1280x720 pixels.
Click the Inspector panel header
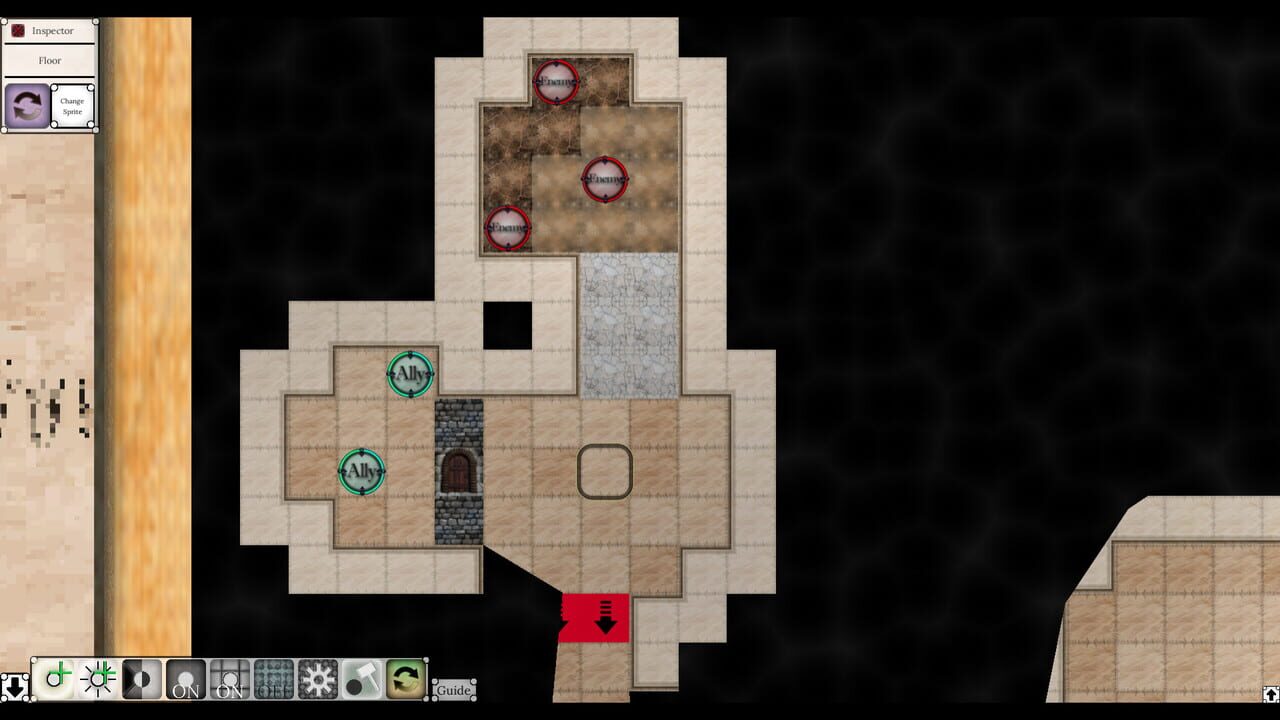click(x=52, y=30)
